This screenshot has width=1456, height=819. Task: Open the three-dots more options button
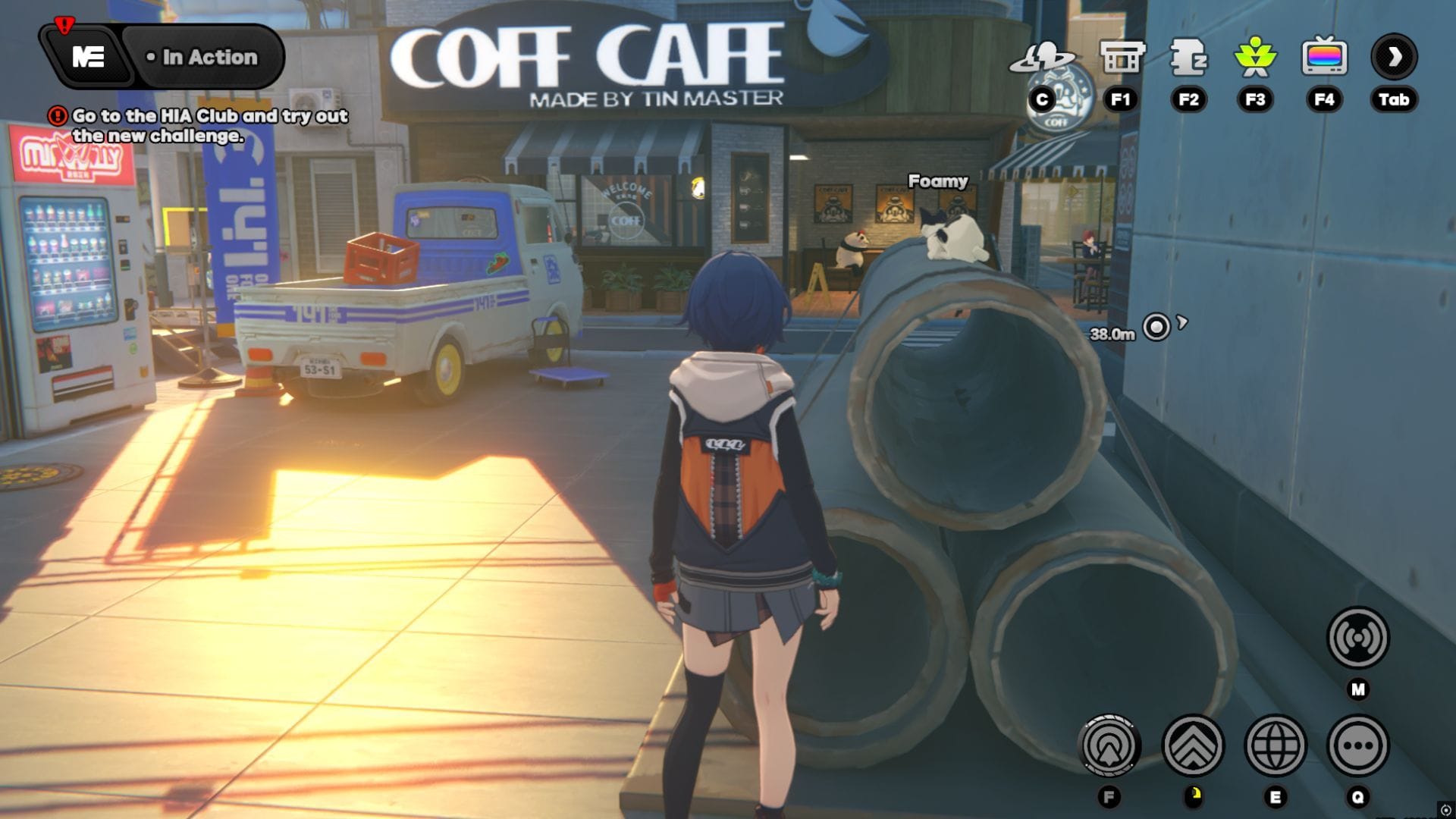(1357, 745)
